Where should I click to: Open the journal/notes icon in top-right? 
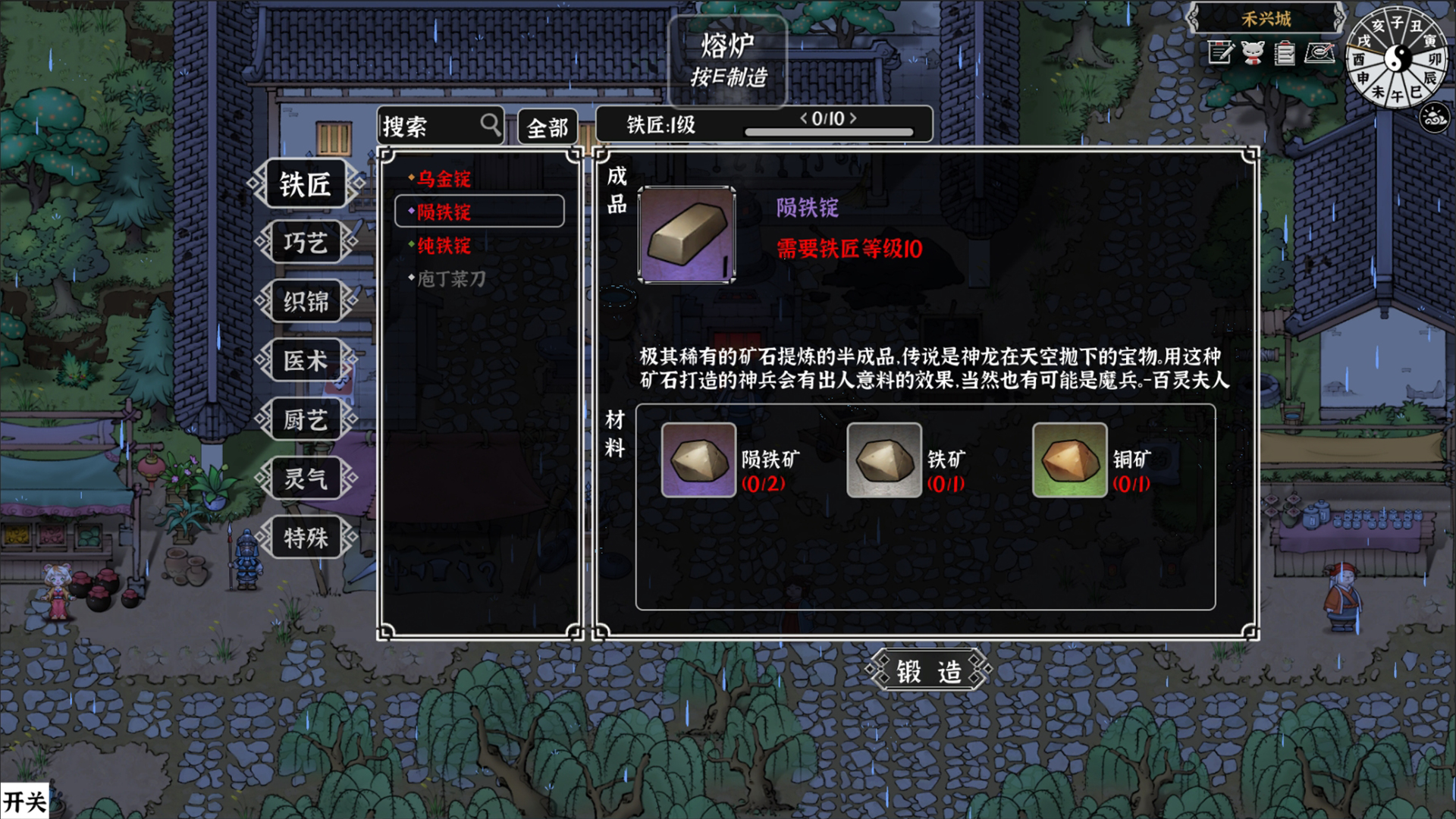pos(1220,53)
